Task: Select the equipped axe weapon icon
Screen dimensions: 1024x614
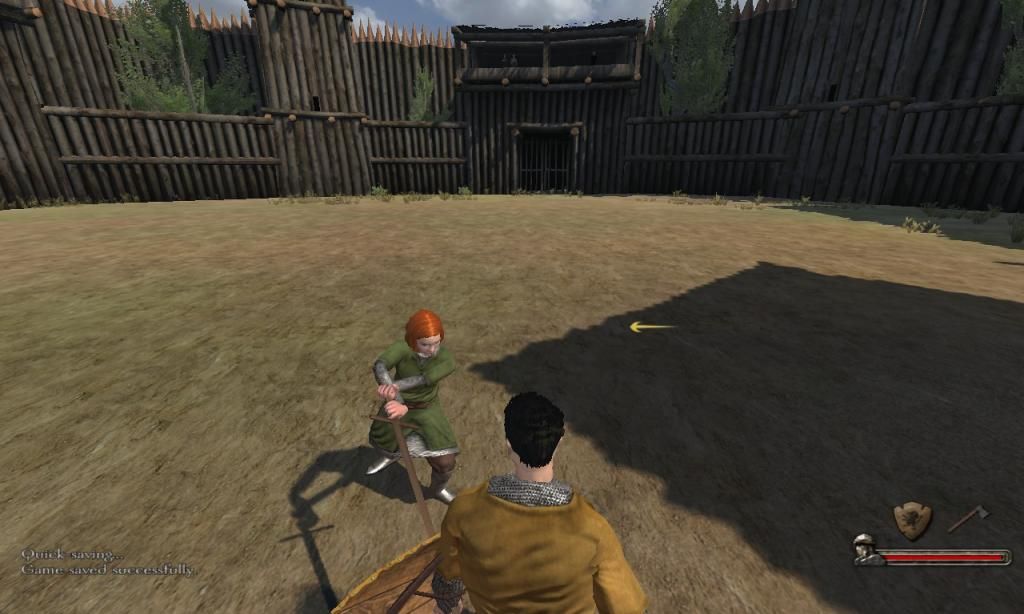Action: tap(968, 518)
